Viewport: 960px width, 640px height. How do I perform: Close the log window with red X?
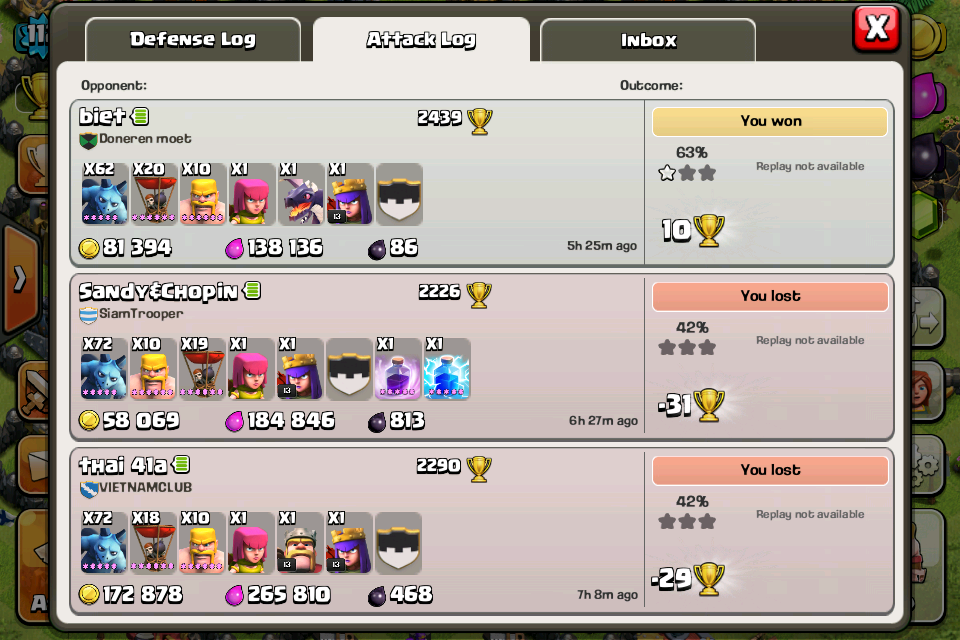pos(876,28)
